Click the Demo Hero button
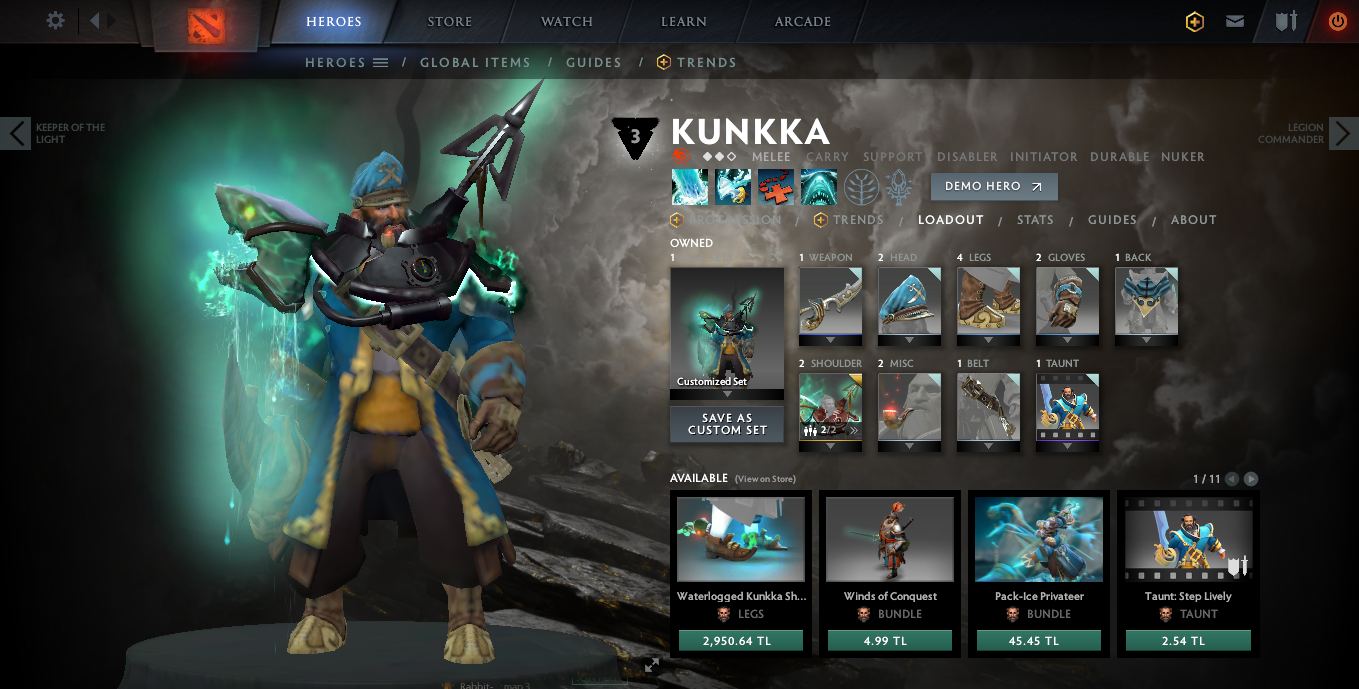This screenshot has width=1359, height=689. coord(993,186)
